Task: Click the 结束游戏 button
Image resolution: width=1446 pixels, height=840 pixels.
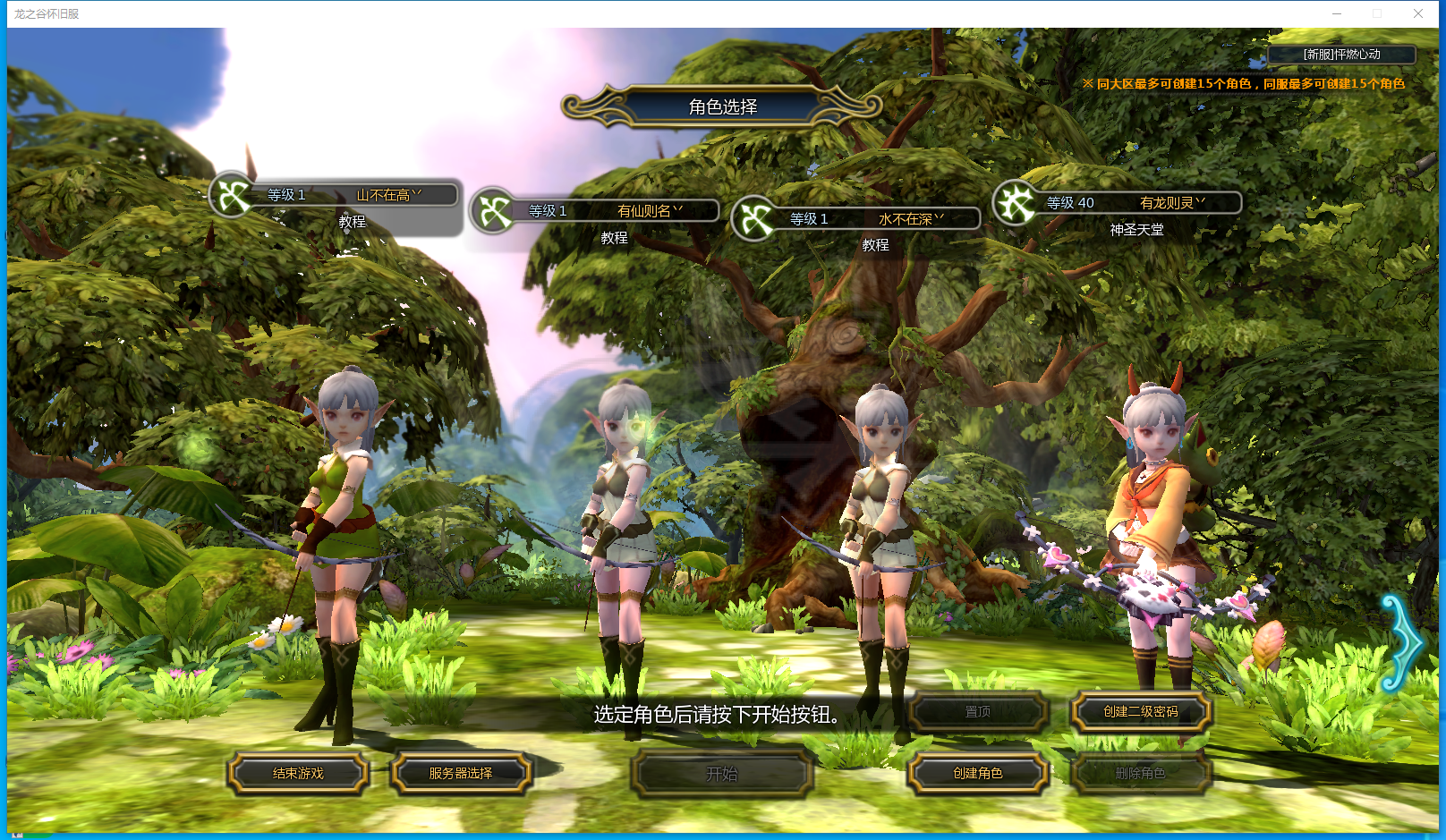Action: coord(298,774)
